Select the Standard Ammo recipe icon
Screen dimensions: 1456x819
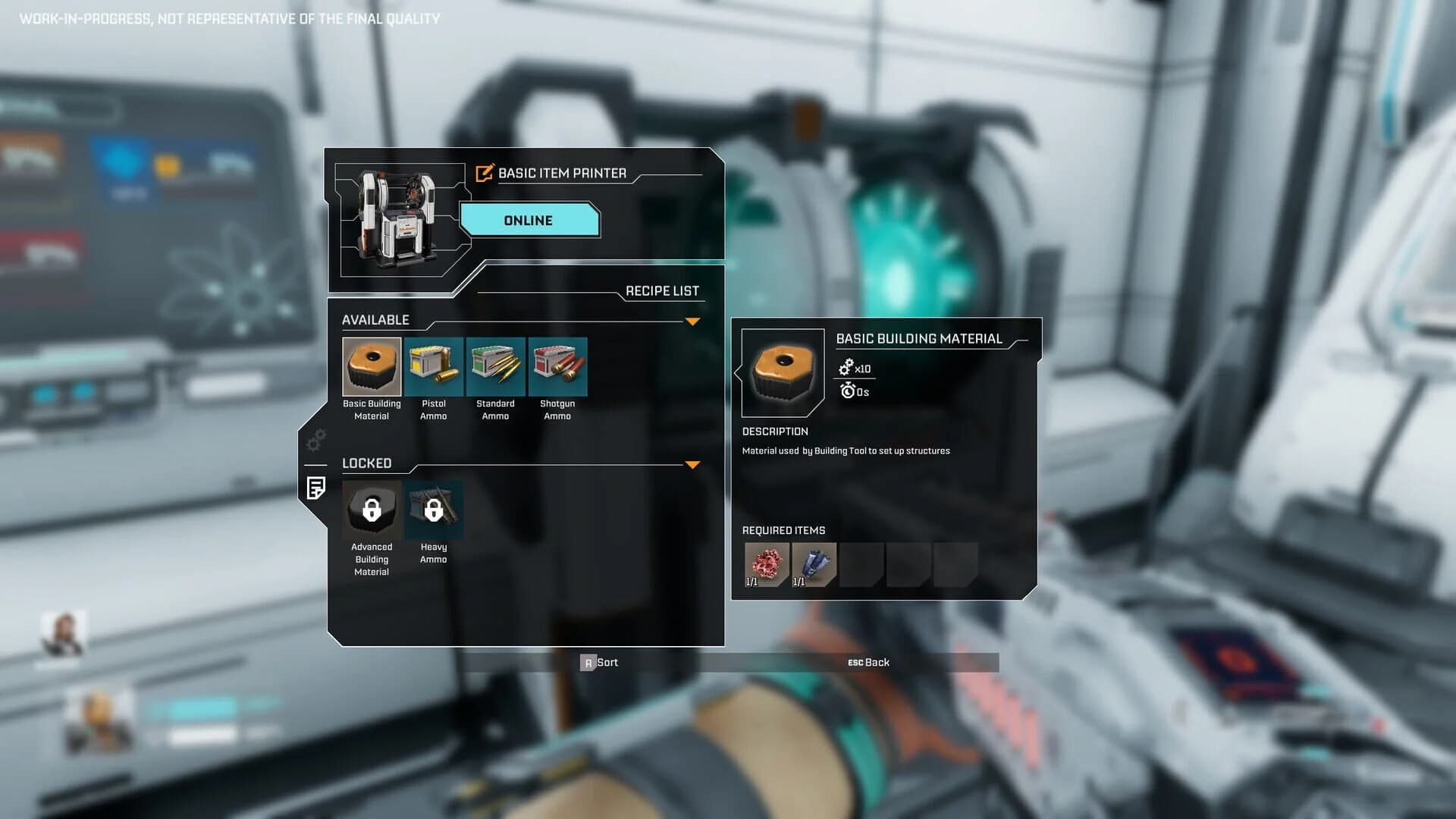495,367
